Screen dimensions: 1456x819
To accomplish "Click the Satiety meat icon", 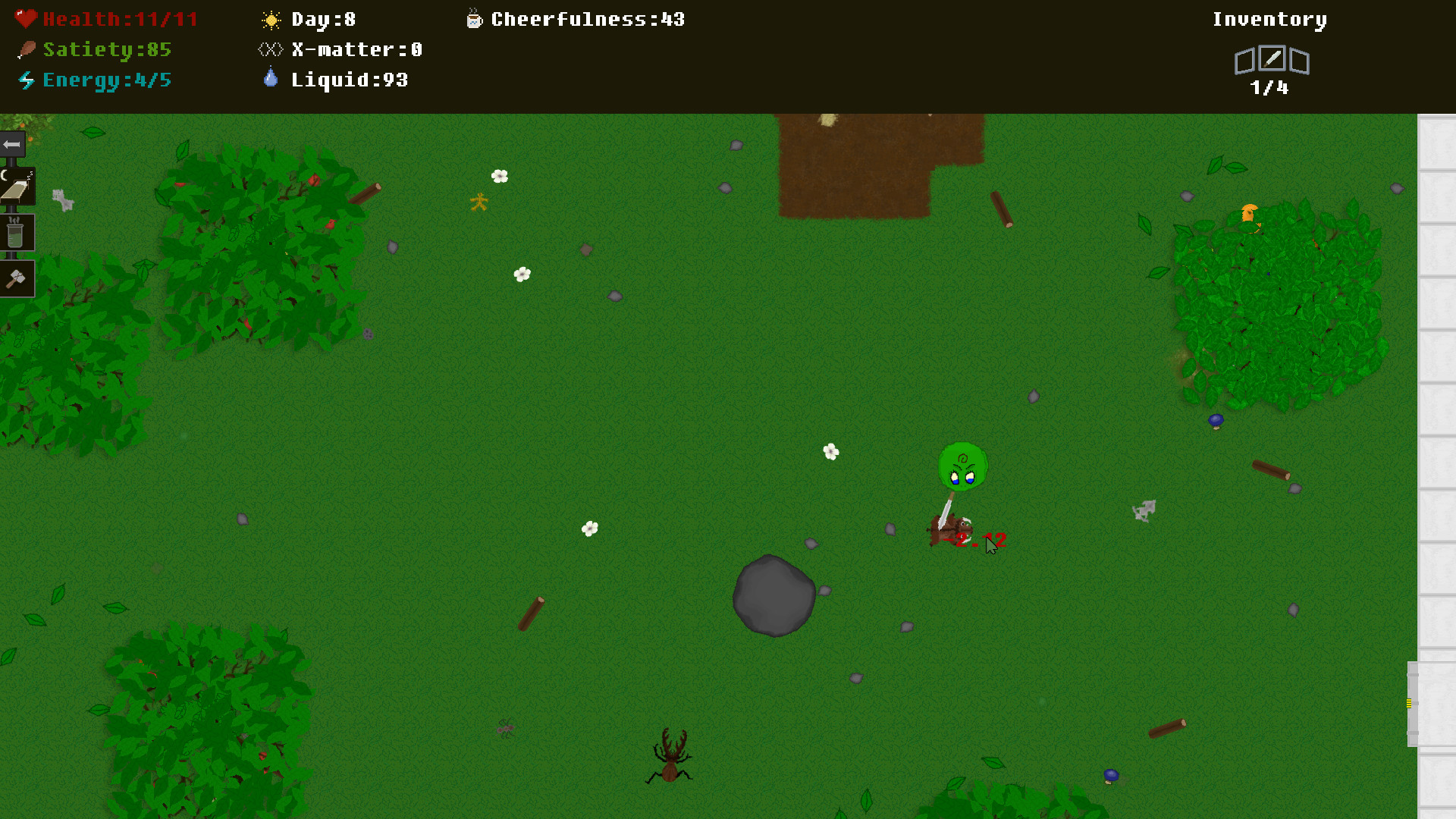I will coord(27,49).
